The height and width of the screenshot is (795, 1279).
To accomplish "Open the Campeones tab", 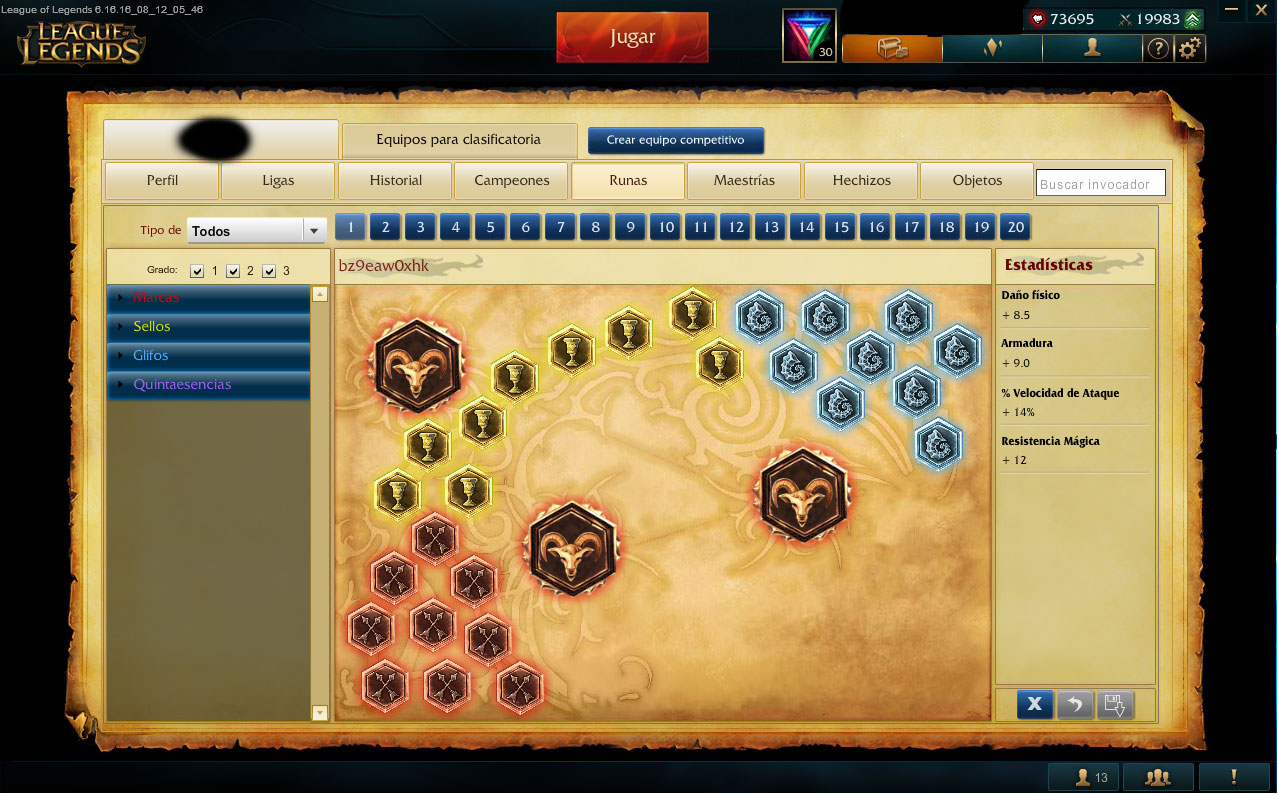I will 512,181.
